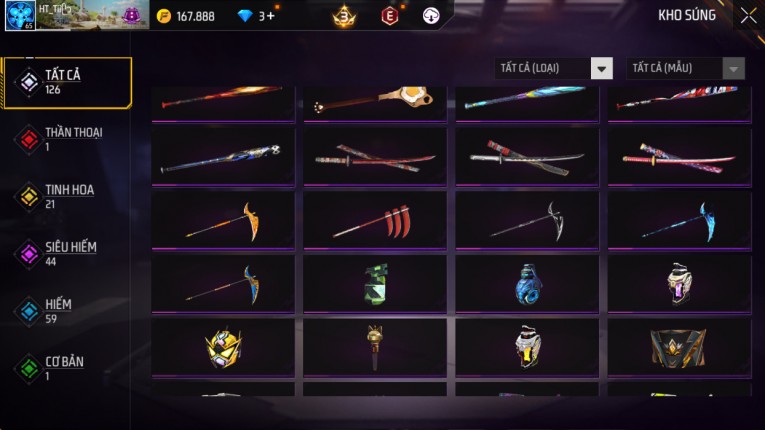The image size is (765, 430).
Task: Click the red E hexagon icon
Action: coord(389,16)
